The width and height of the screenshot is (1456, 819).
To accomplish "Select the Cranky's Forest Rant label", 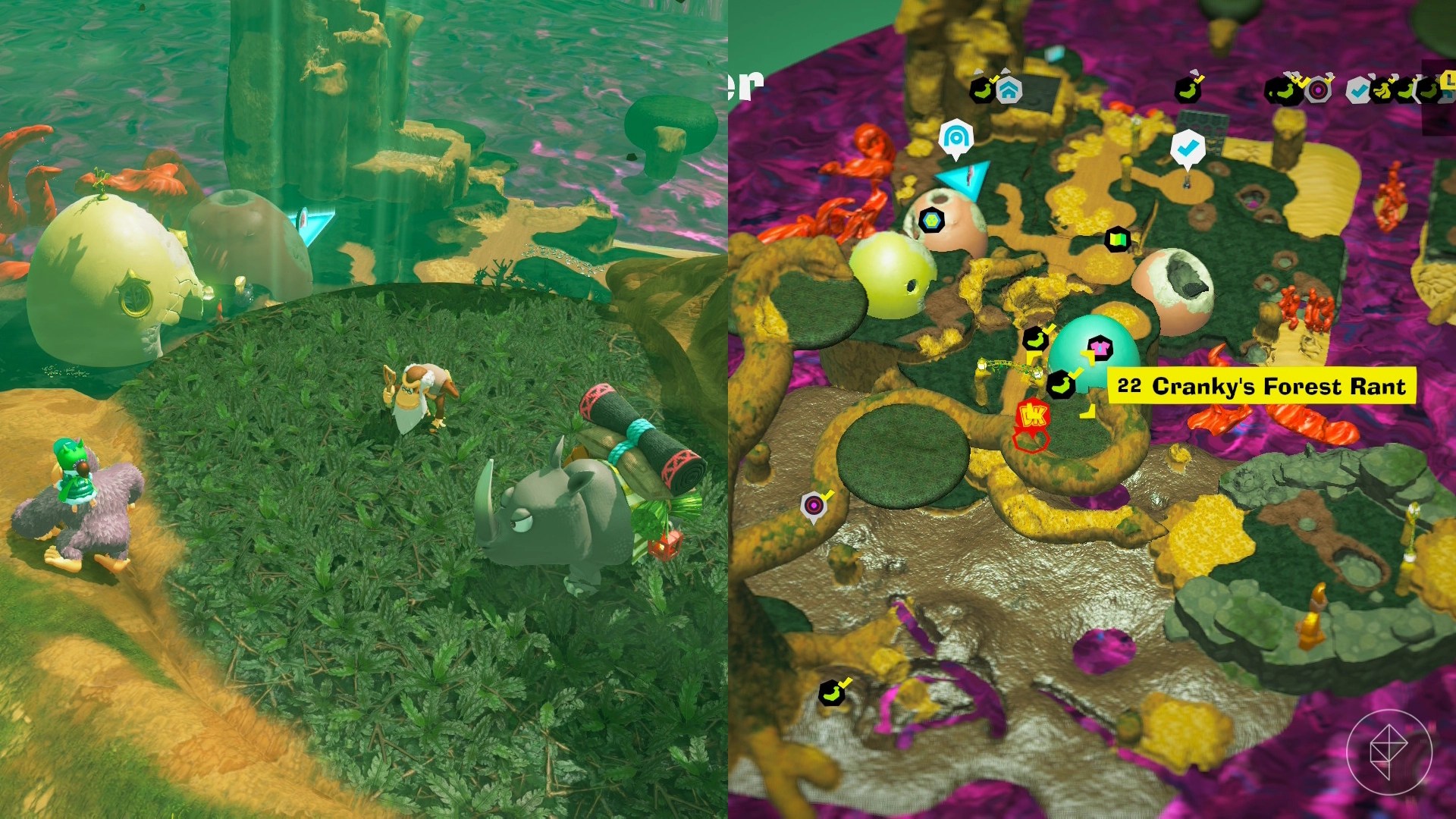I will click(x=1261, y=386).
